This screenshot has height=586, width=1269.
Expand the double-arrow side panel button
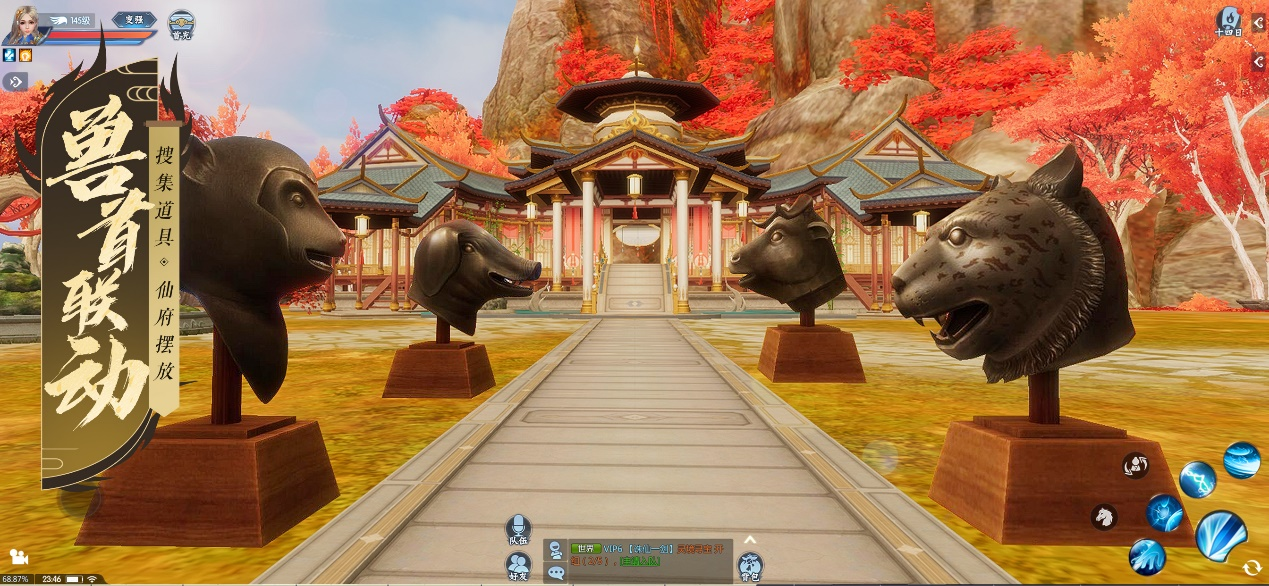(15, 82)
